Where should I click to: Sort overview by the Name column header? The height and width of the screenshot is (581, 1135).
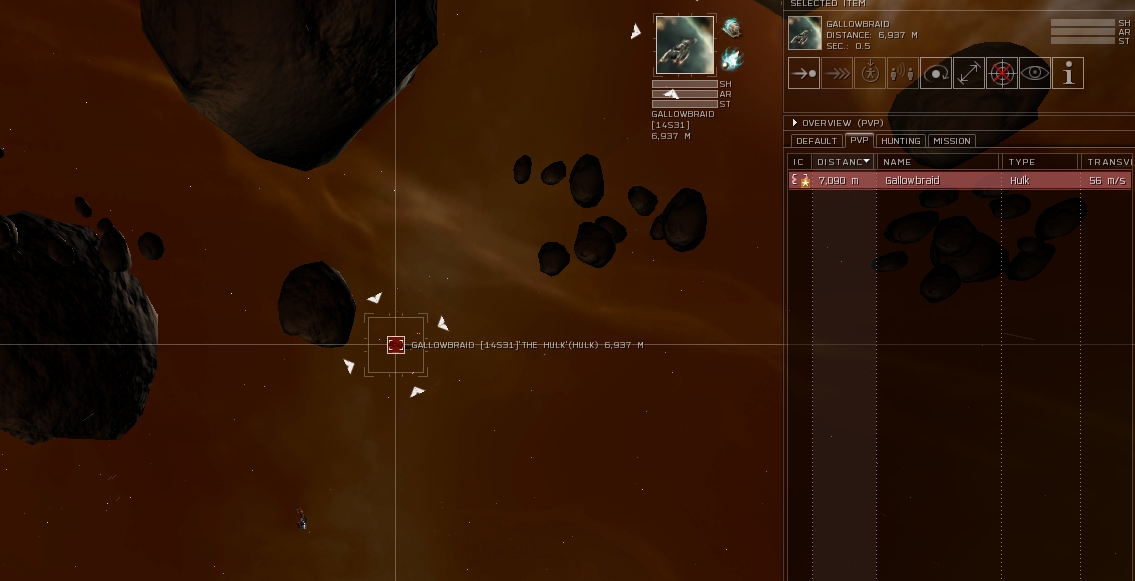938,162
